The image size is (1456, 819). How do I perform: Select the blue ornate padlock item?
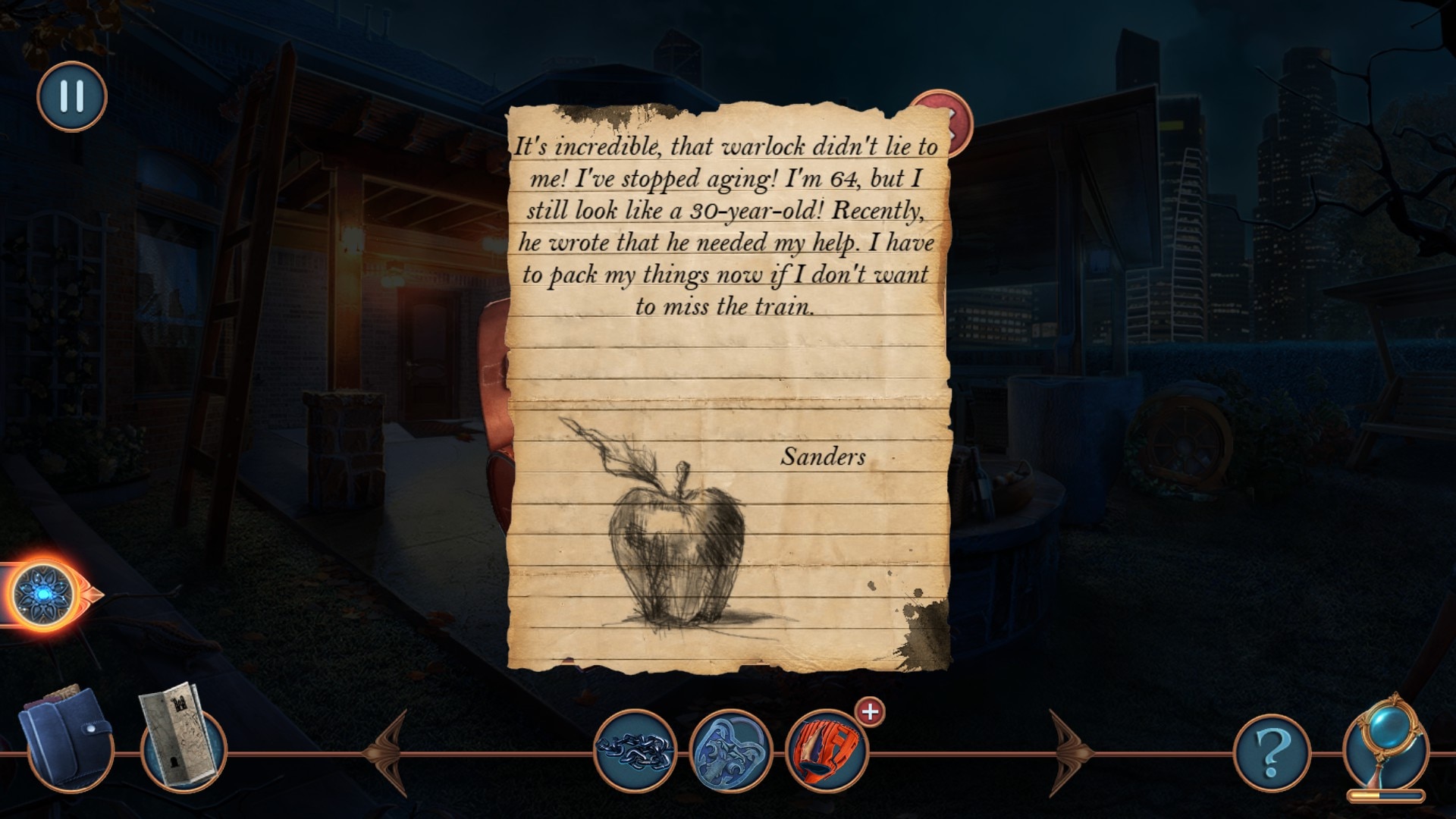[x=730, y=751]
